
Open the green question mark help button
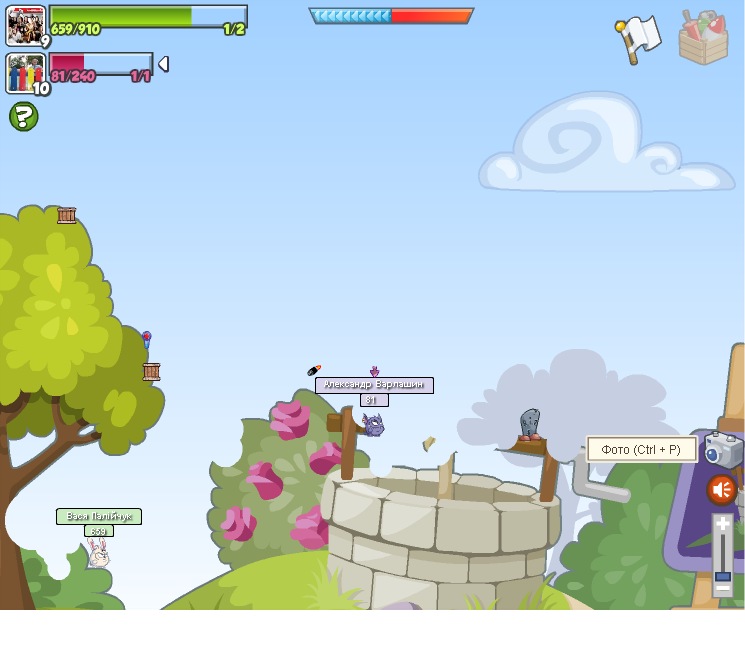(24, 117)
